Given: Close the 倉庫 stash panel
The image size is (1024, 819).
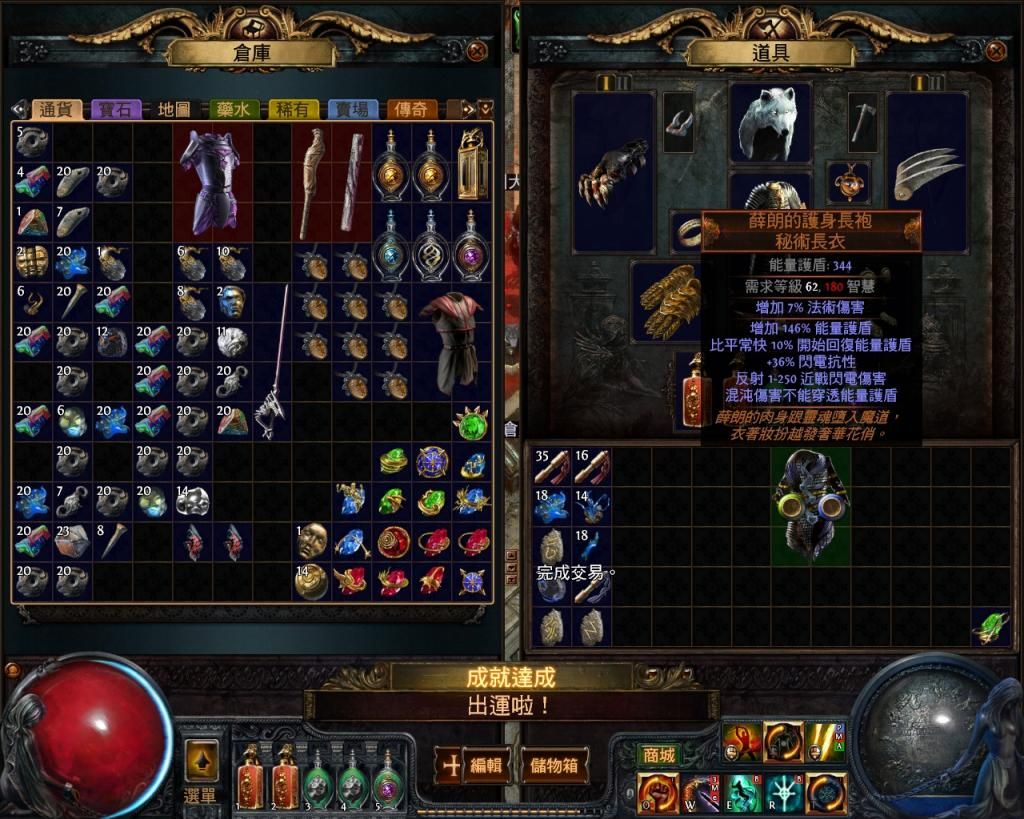Looking at the screenshot, I should [477, 51].
